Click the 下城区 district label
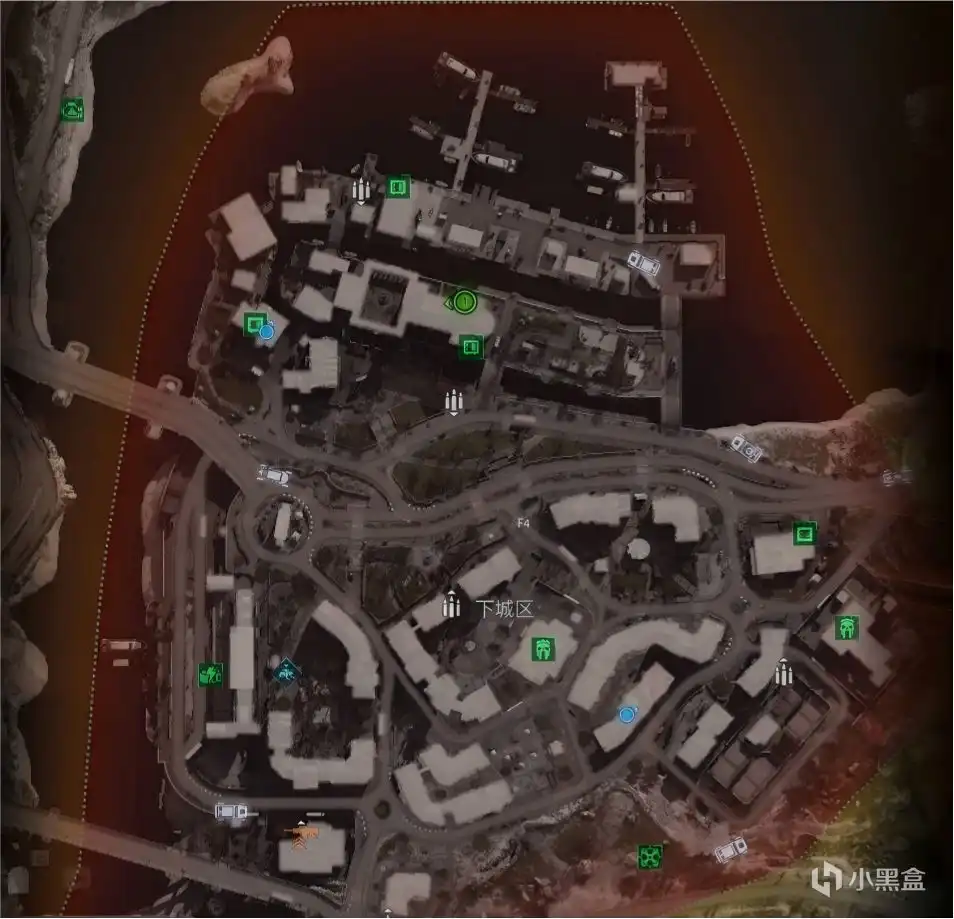 (x=505, y=608)
